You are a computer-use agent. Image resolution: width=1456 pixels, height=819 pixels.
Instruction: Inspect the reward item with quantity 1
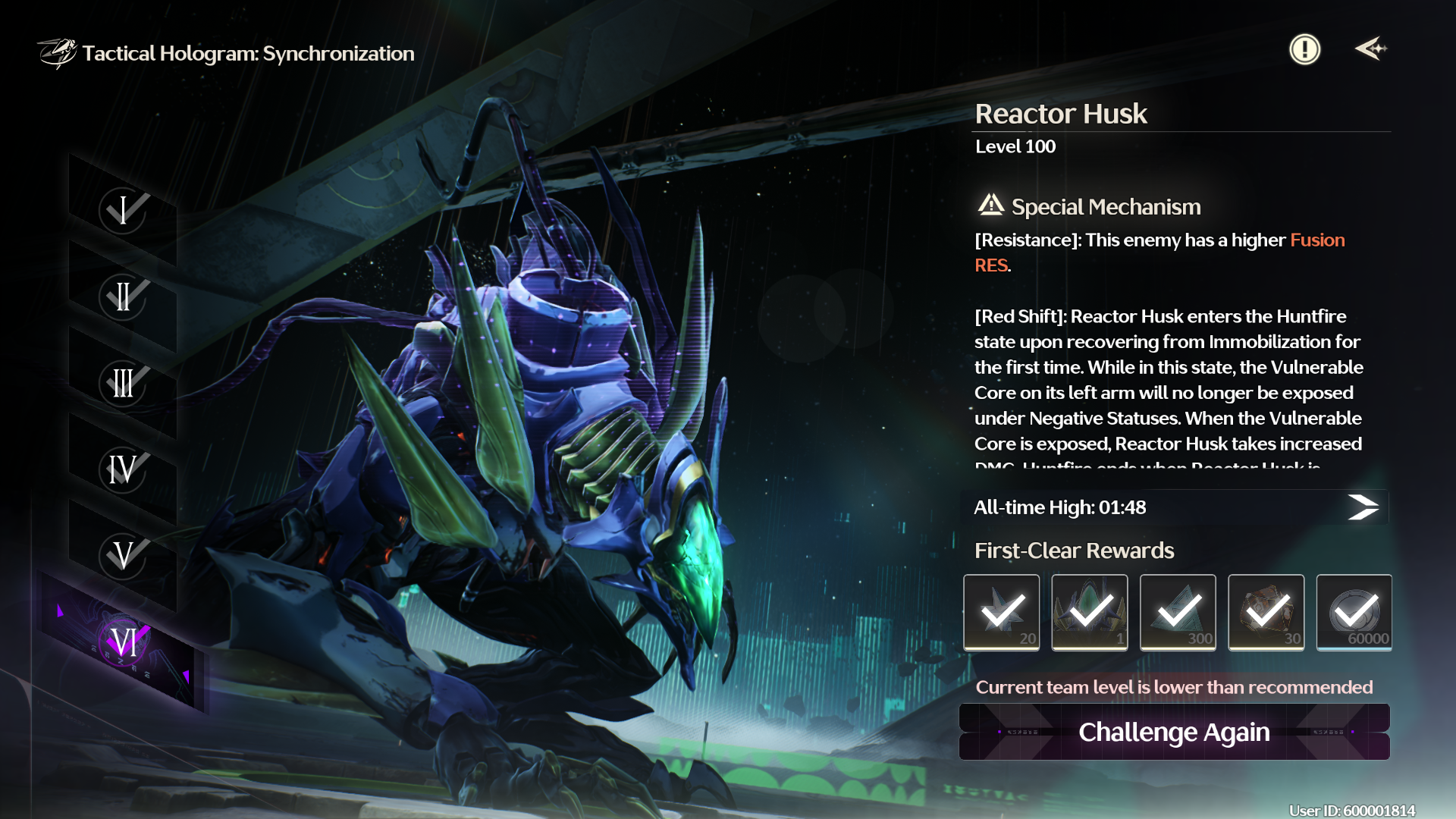[1090, 612]
